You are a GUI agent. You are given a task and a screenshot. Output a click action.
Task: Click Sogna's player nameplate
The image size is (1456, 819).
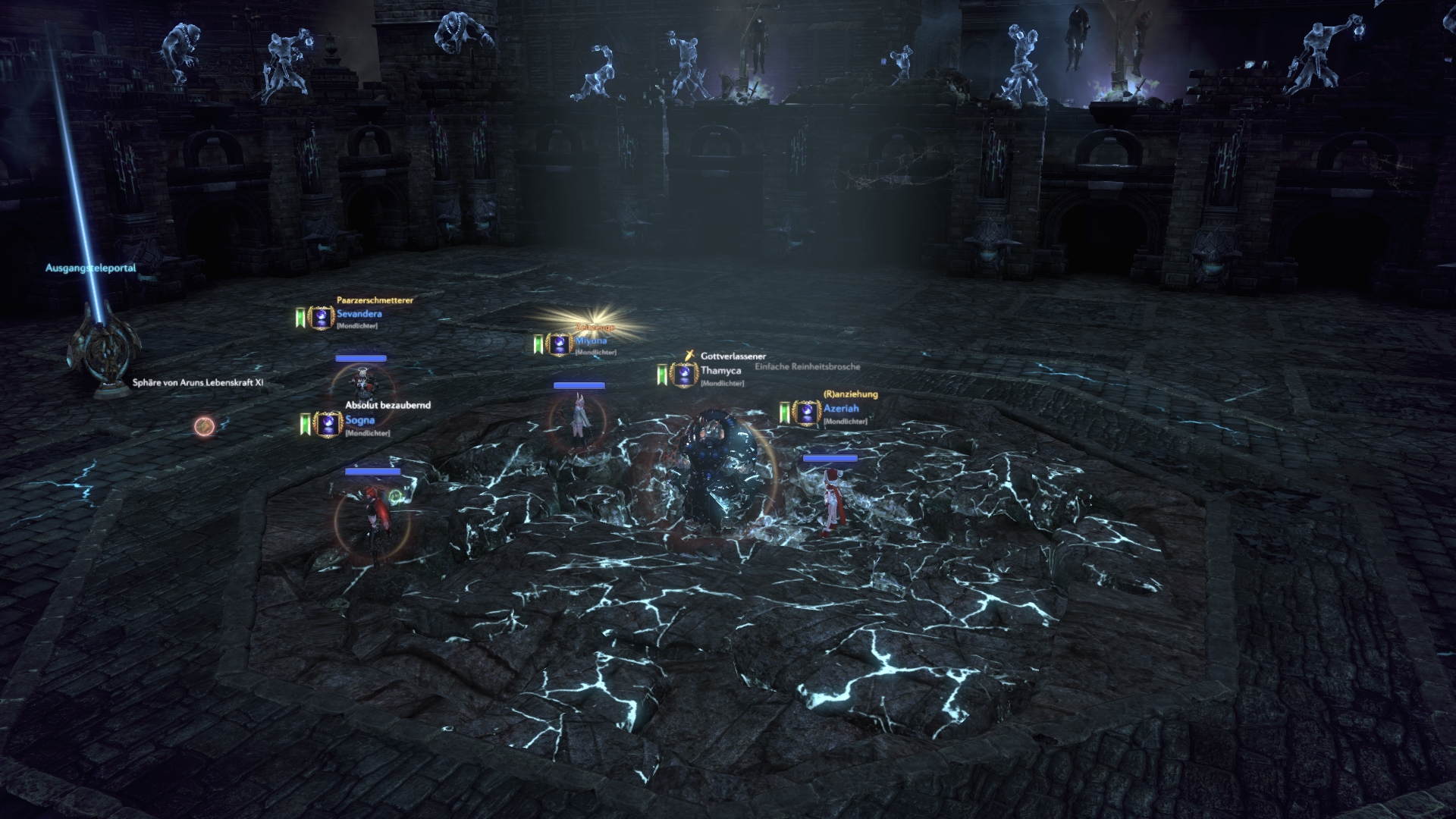coord(360,420)
